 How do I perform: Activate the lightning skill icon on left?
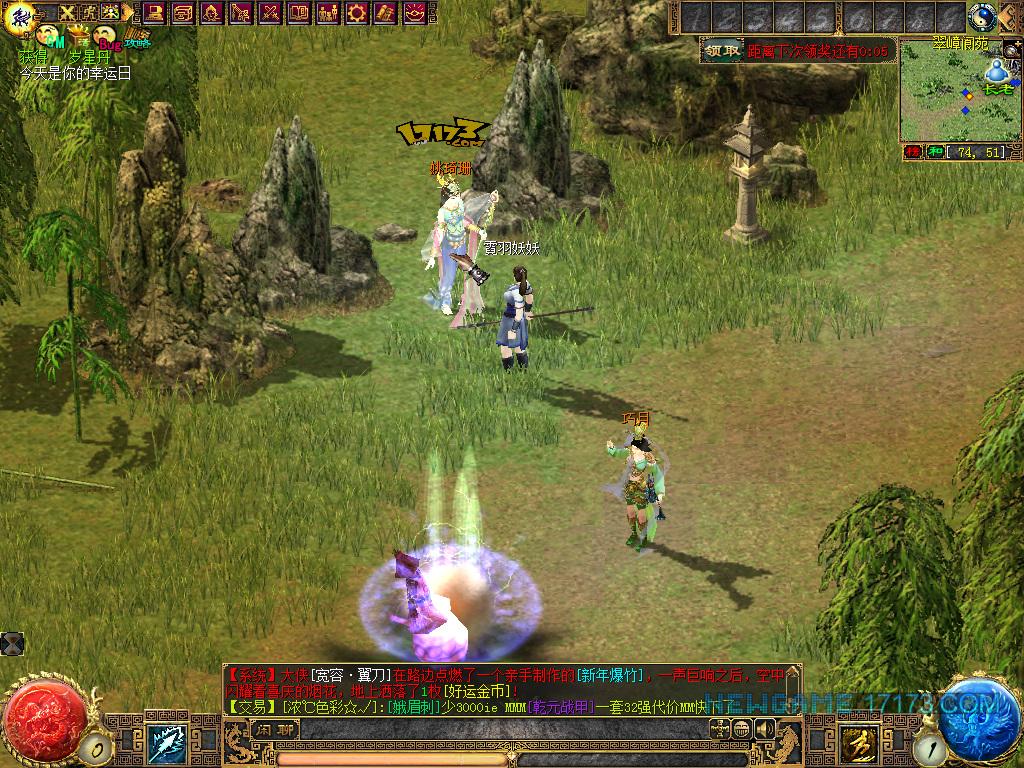tap(166, 743)
